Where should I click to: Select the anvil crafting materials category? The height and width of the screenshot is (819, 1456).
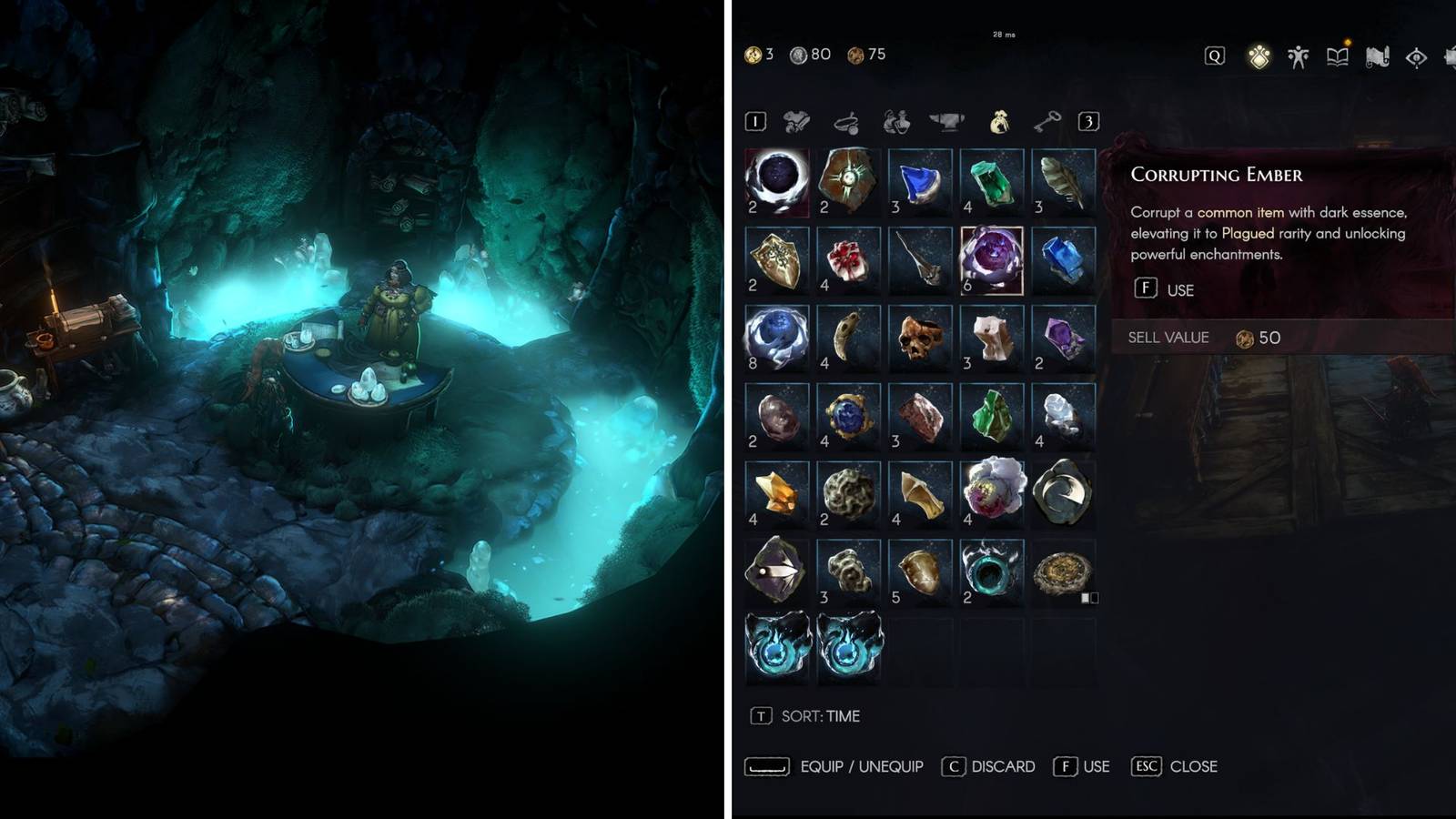(948, 121)
